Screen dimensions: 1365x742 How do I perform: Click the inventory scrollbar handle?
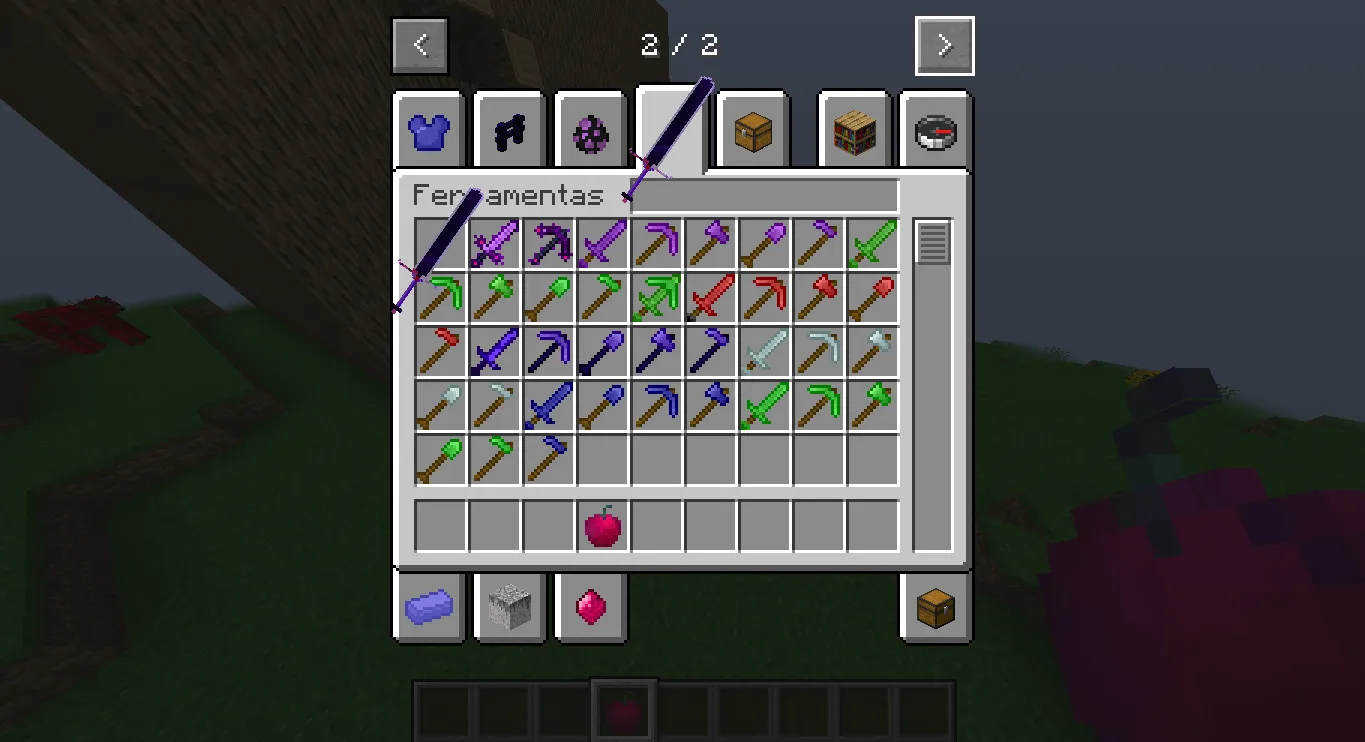[934, 242]
